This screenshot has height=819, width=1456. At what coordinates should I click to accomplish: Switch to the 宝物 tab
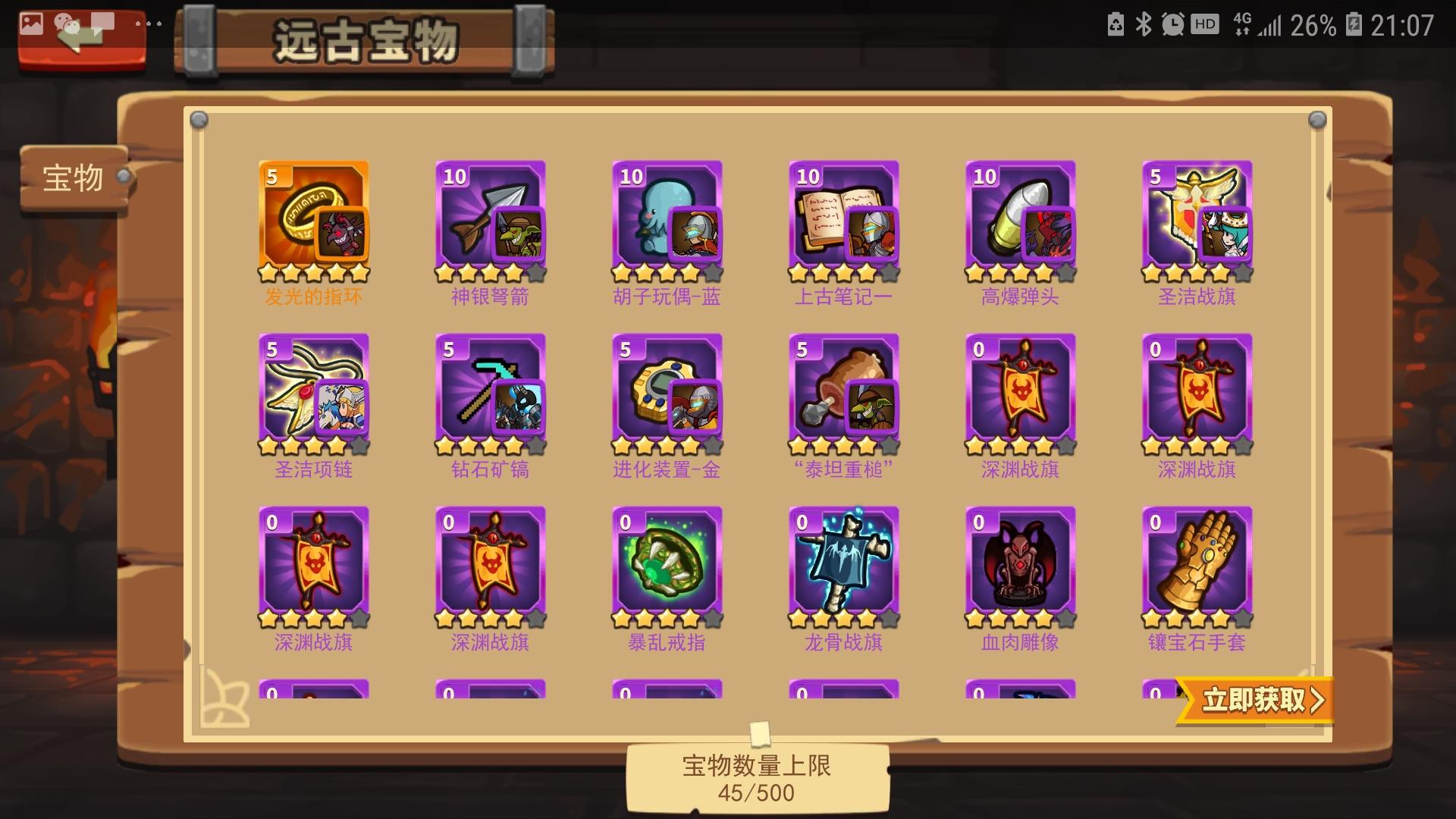(x=72, y=176)
